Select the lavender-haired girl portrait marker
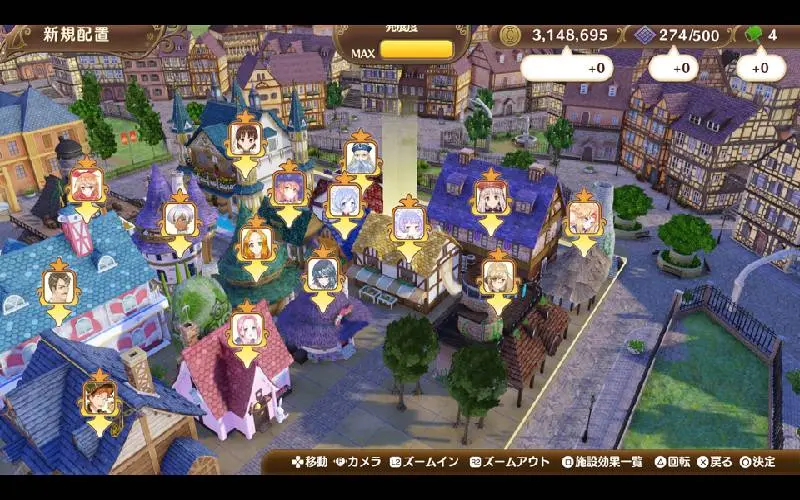 point(407,222)
